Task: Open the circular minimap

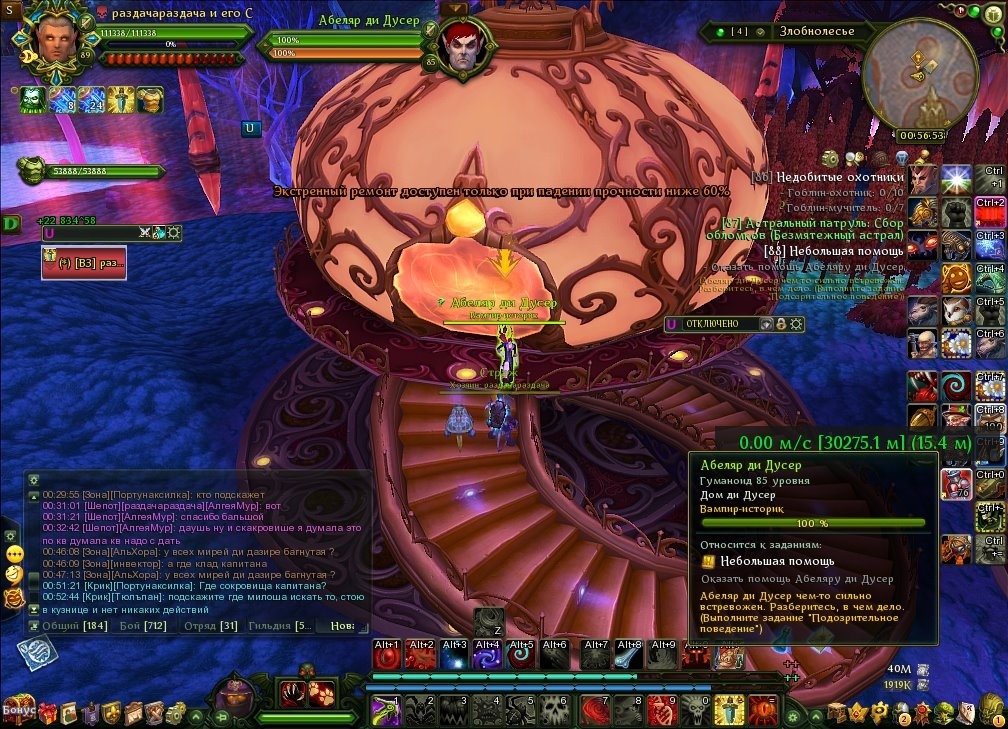Action: pos(919,77)
